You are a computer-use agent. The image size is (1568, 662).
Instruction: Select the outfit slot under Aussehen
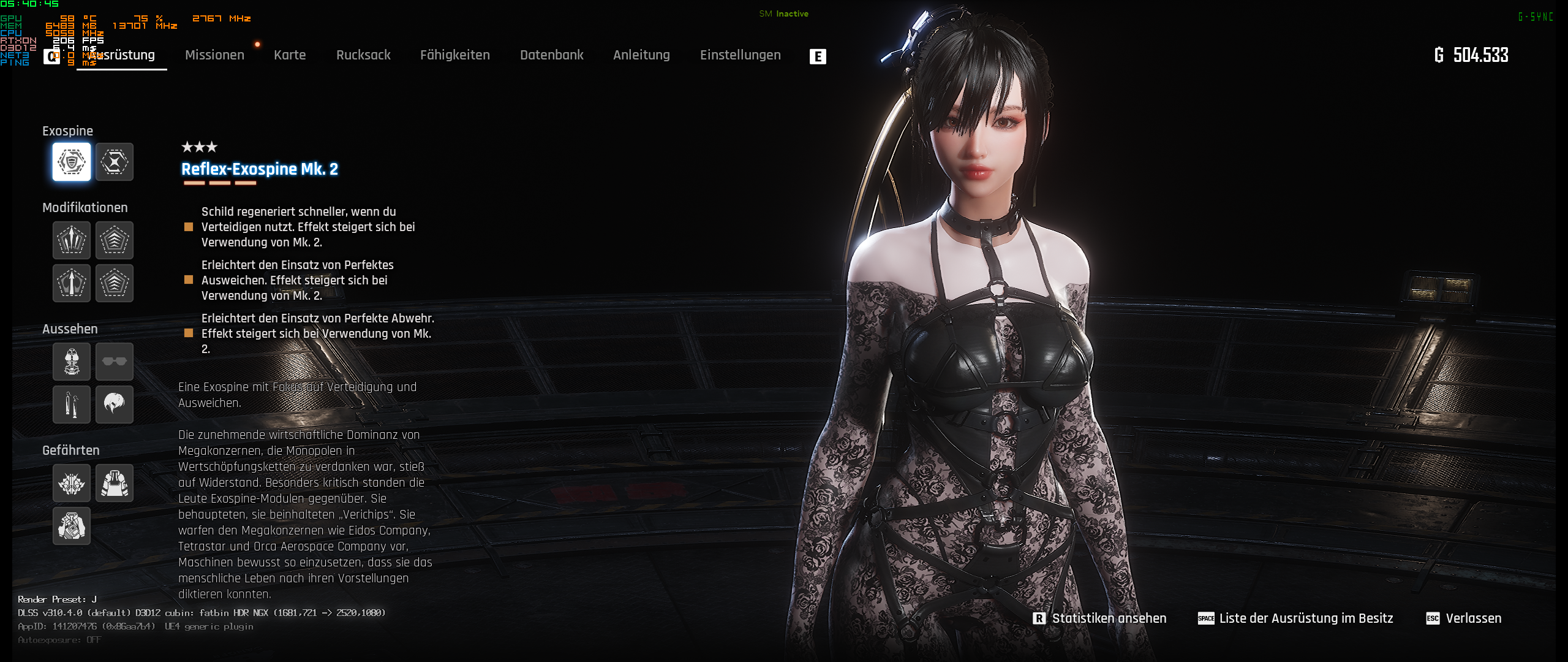[x=72, y=362]
